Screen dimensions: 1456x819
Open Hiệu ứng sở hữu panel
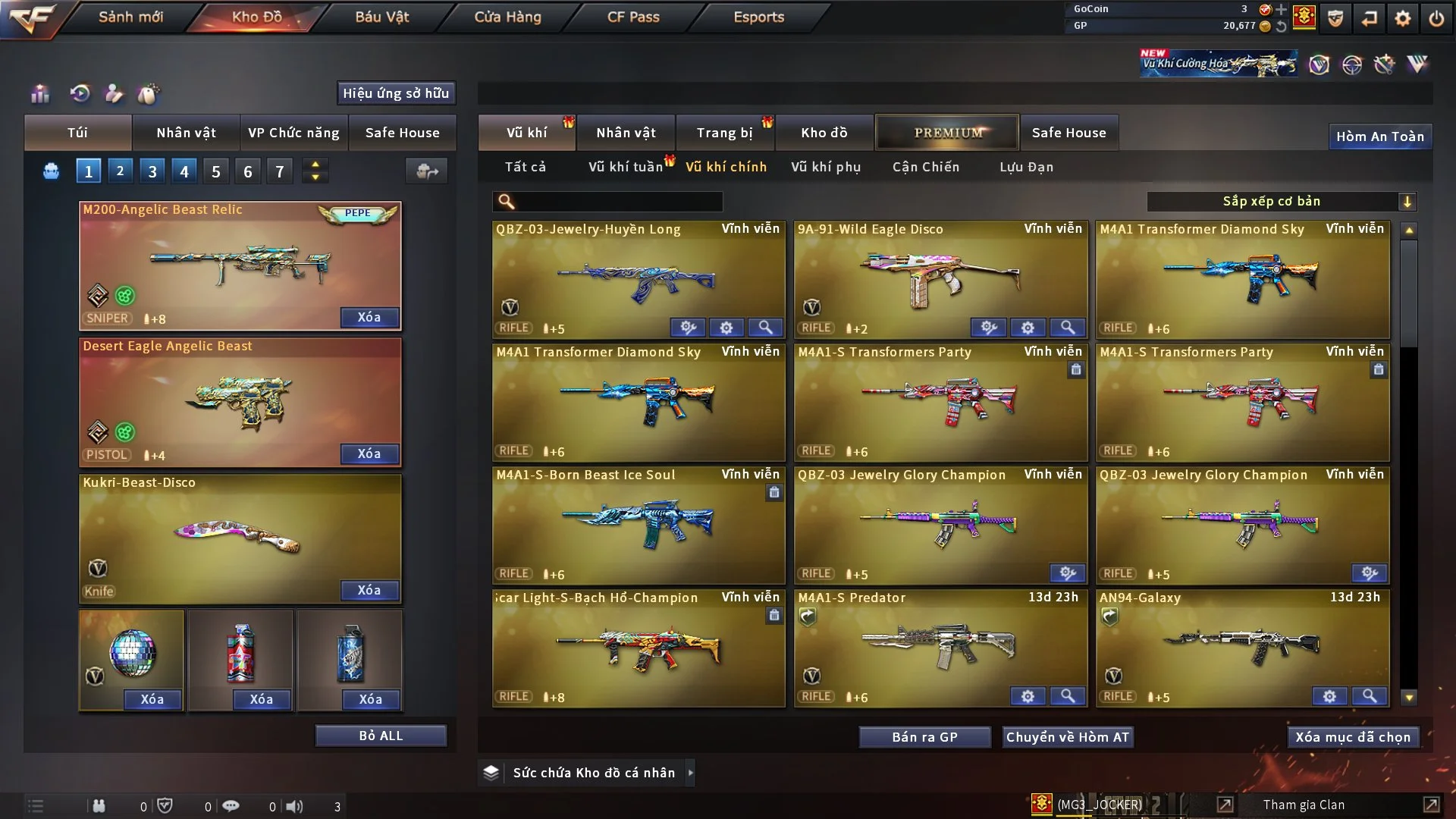pyautogui.click(x=396, y=93)
